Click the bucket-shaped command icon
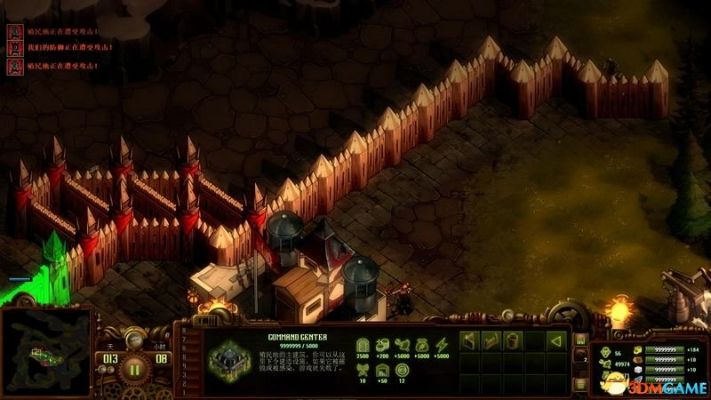 pos(513,341)
